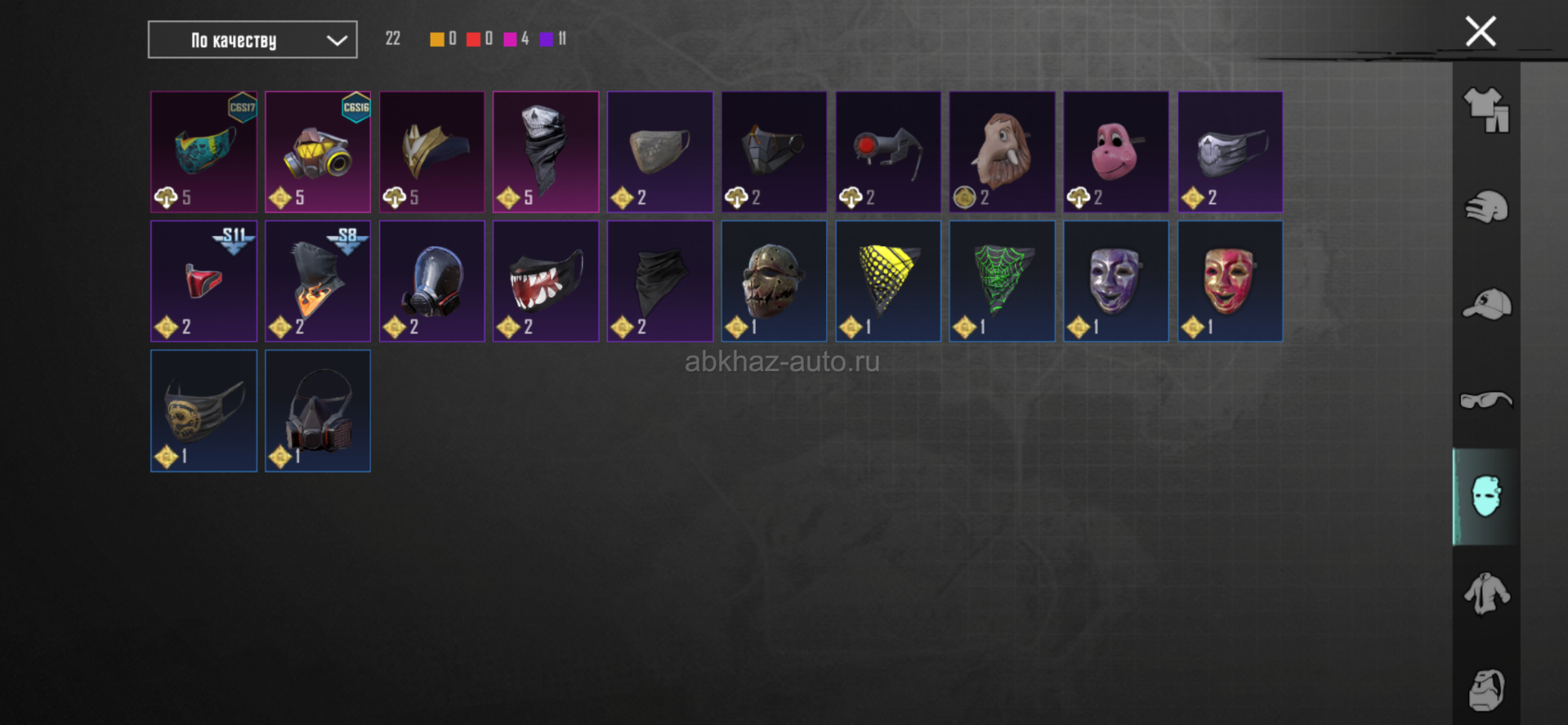Select the purple theater mask
1568x725 pixels.
click(x=1115, y=281)
